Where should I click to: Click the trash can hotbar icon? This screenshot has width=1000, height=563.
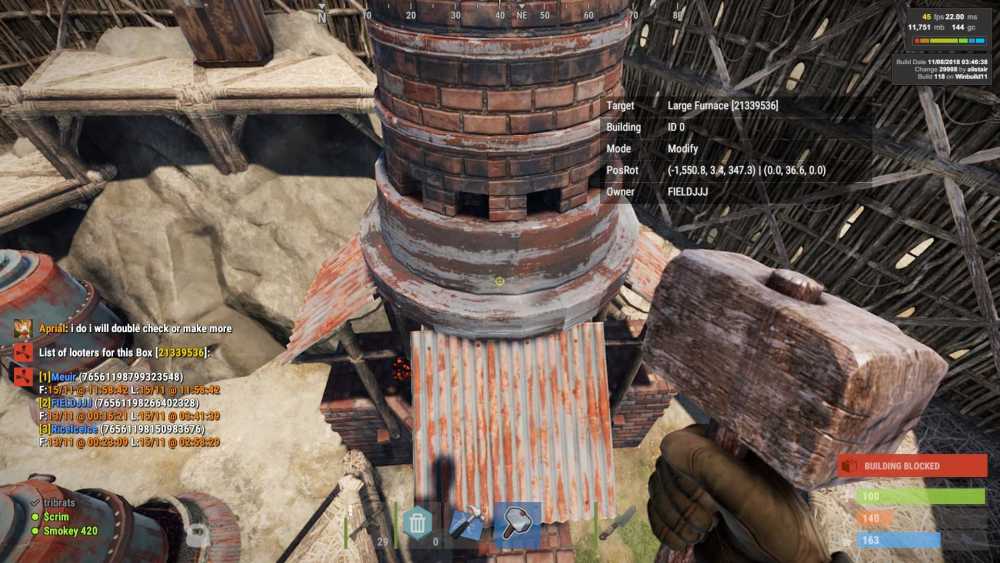pos(416,523)
